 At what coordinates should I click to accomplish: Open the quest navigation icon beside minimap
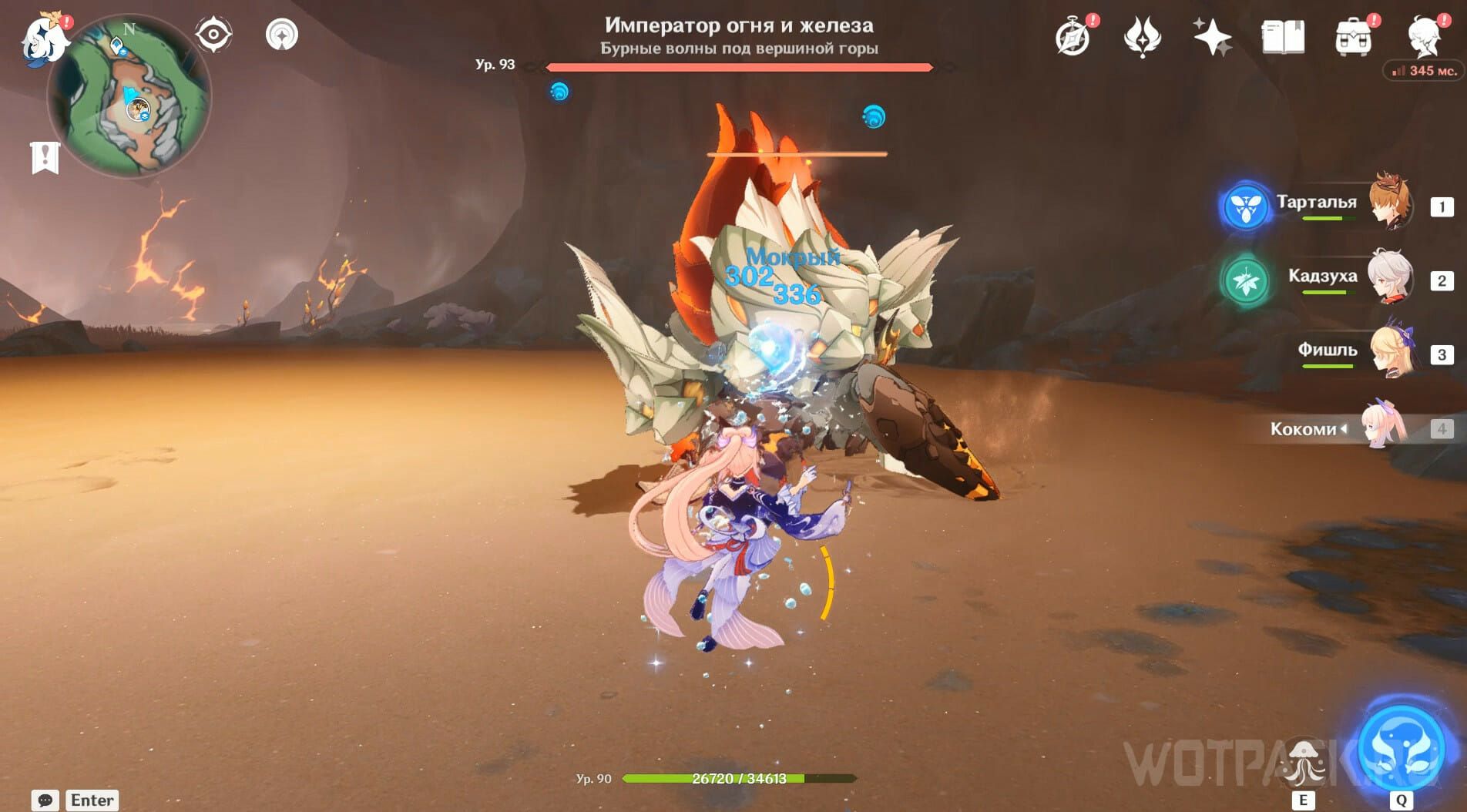(x=282, y=35)
